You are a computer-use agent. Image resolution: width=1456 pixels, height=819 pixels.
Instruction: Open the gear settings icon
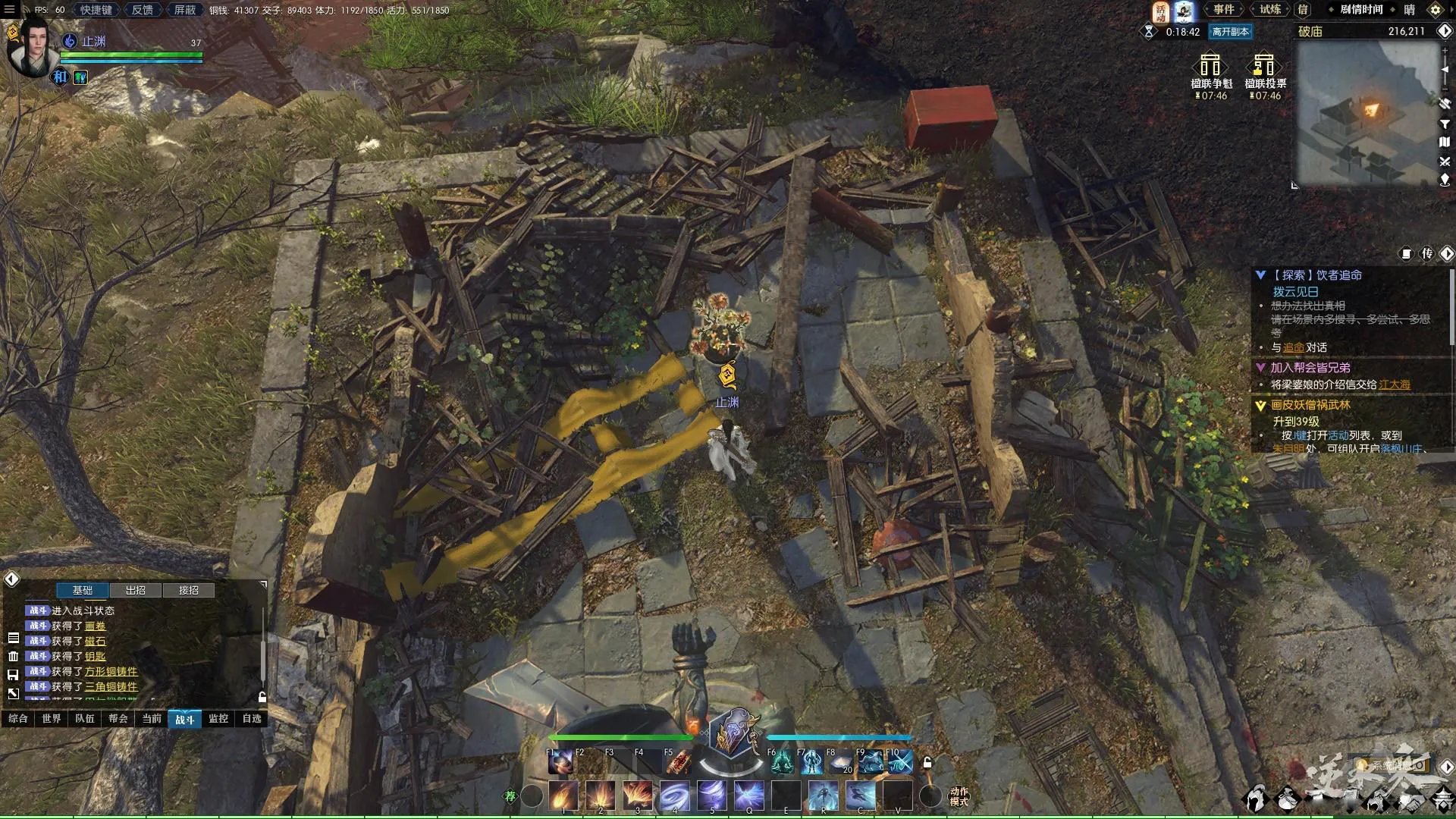coord(1436,10)
